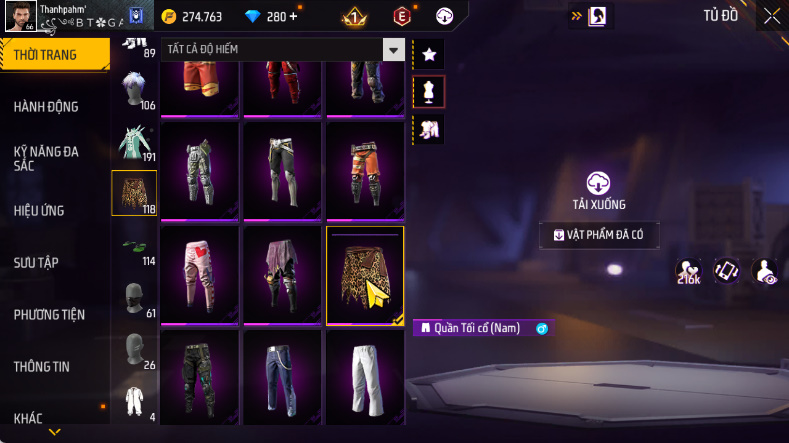Open the Thông Tin tab

[42, 366]
